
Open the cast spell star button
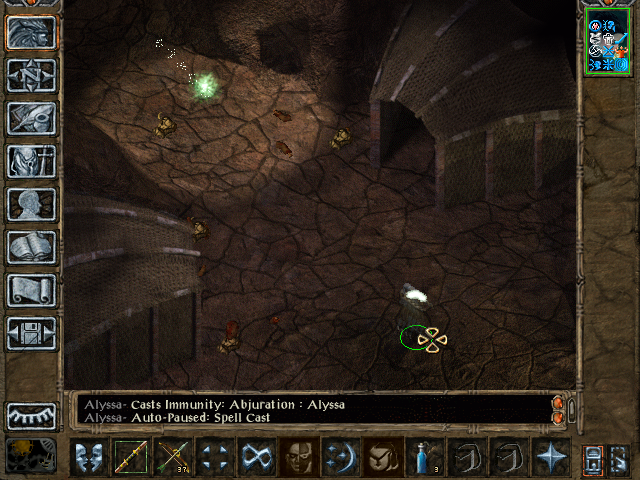[550, 457]
